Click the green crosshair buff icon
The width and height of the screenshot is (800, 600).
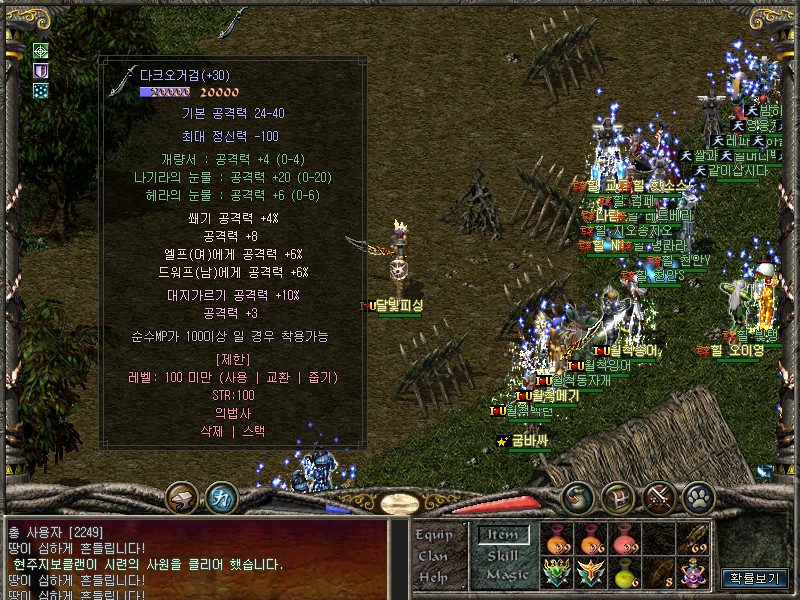41,51
